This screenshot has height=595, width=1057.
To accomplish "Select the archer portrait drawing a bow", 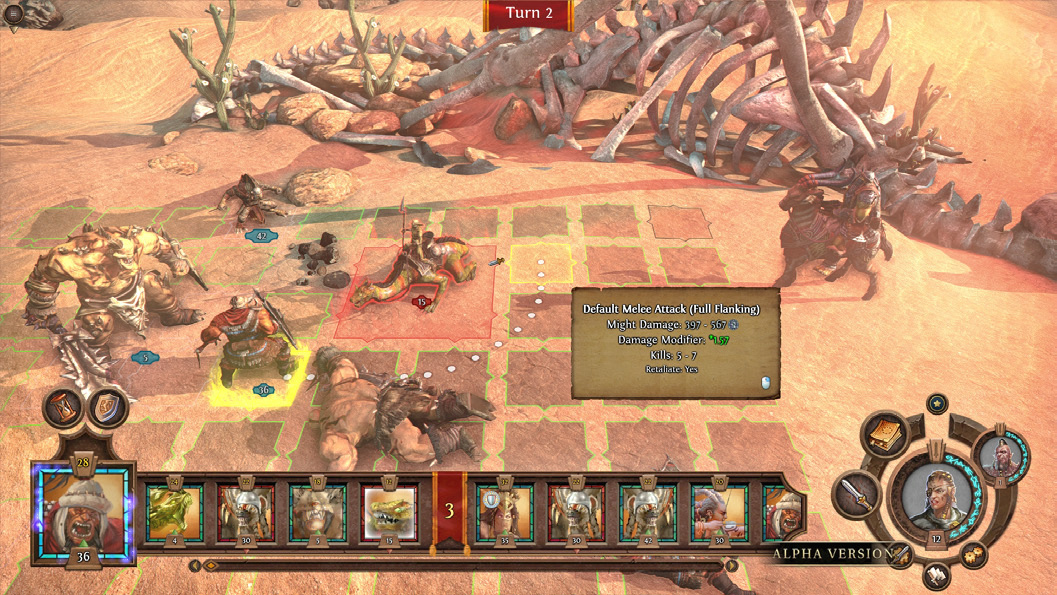I will click(719, 508).
